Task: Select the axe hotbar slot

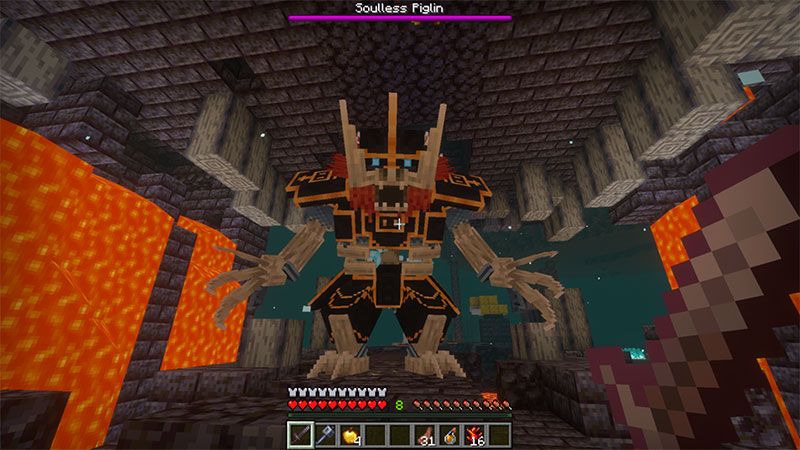Action: [x=326, y=434]
